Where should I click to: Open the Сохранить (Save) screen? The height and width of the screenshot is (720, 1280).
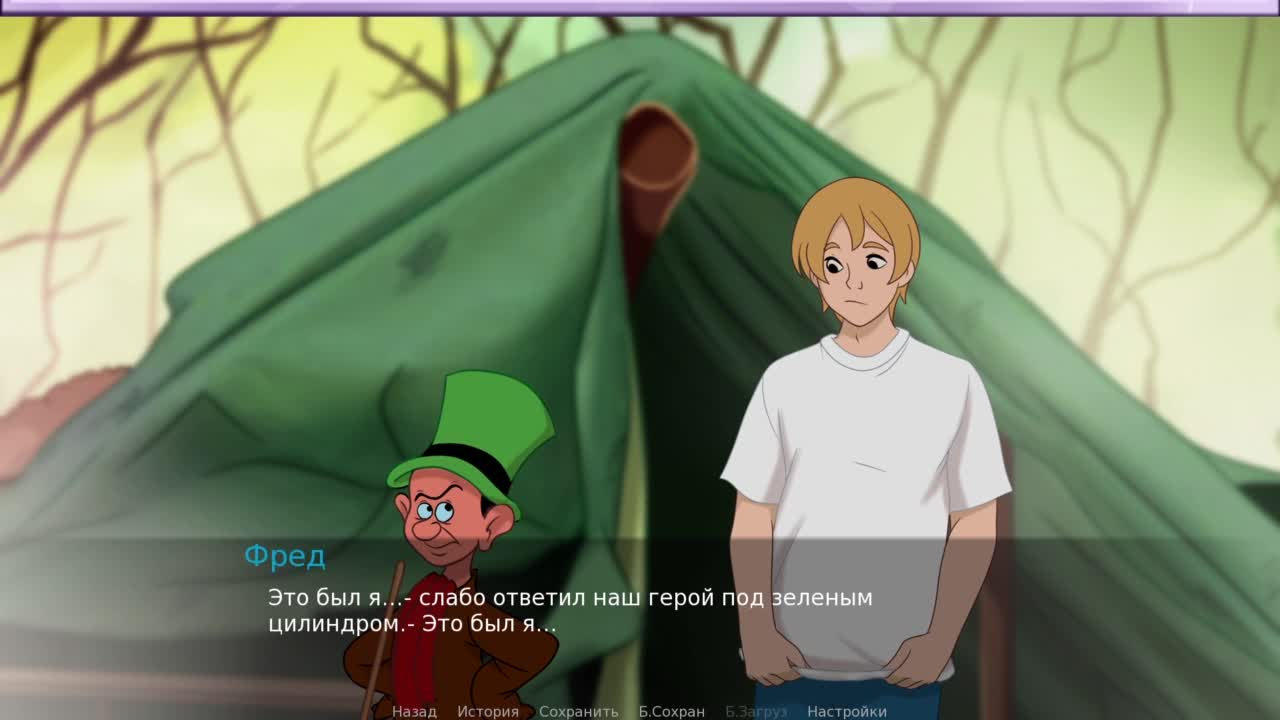click(x=578, y=712)
